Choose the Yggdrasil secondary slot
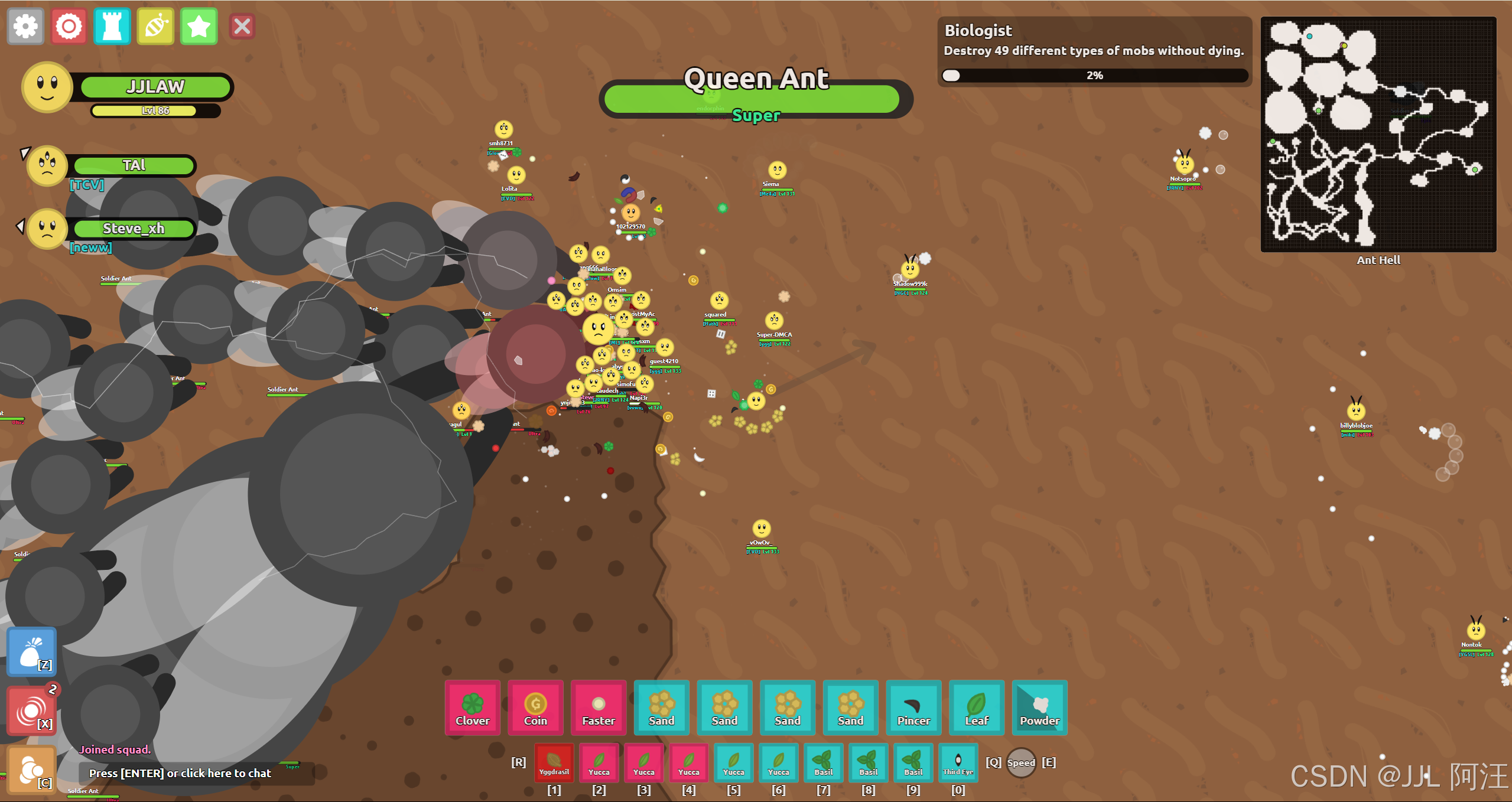The image size is (1512, 802). click(x=554, y=762)
